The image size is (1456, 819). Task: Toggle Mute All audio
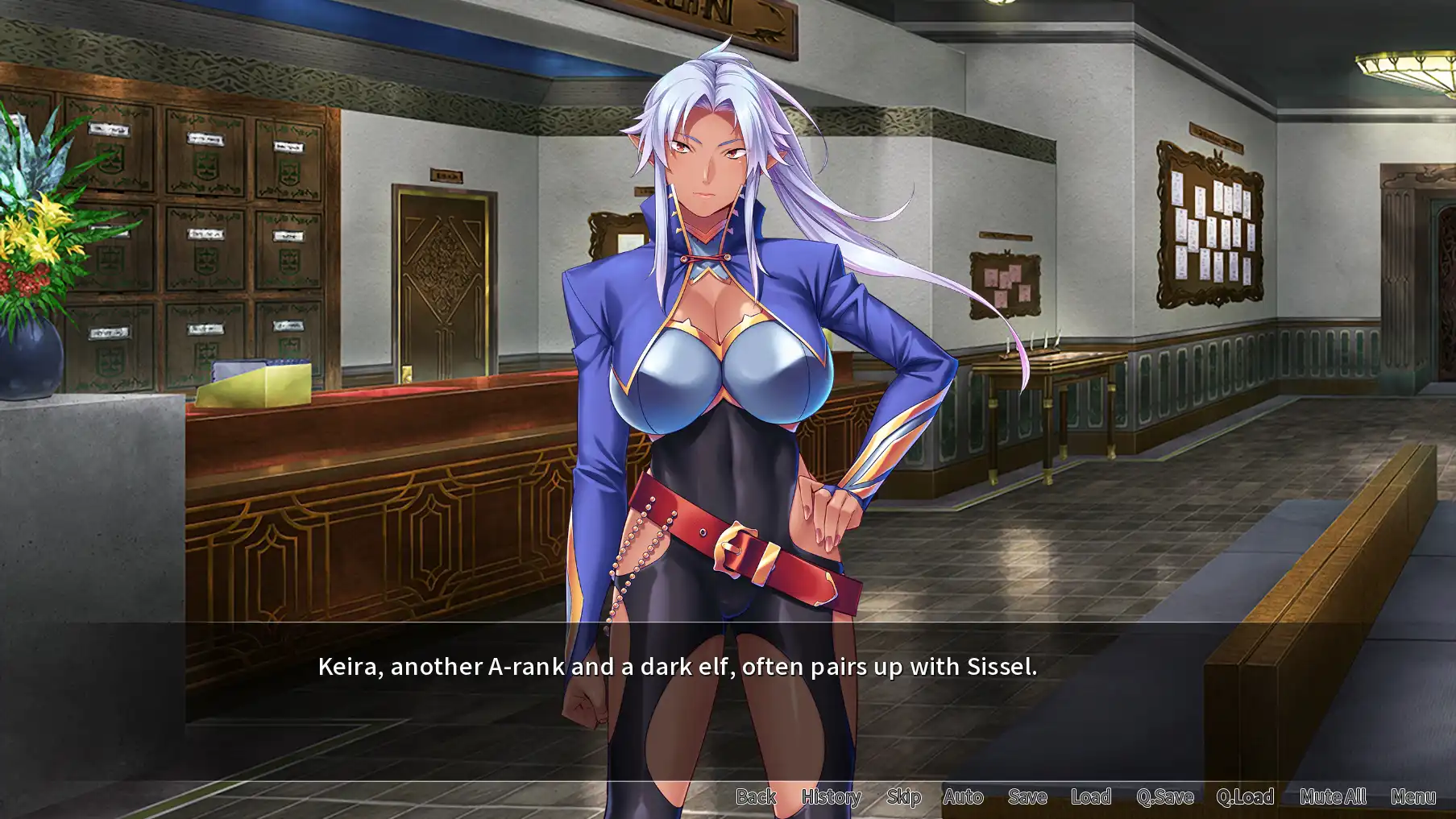[x=1332, y=796]
